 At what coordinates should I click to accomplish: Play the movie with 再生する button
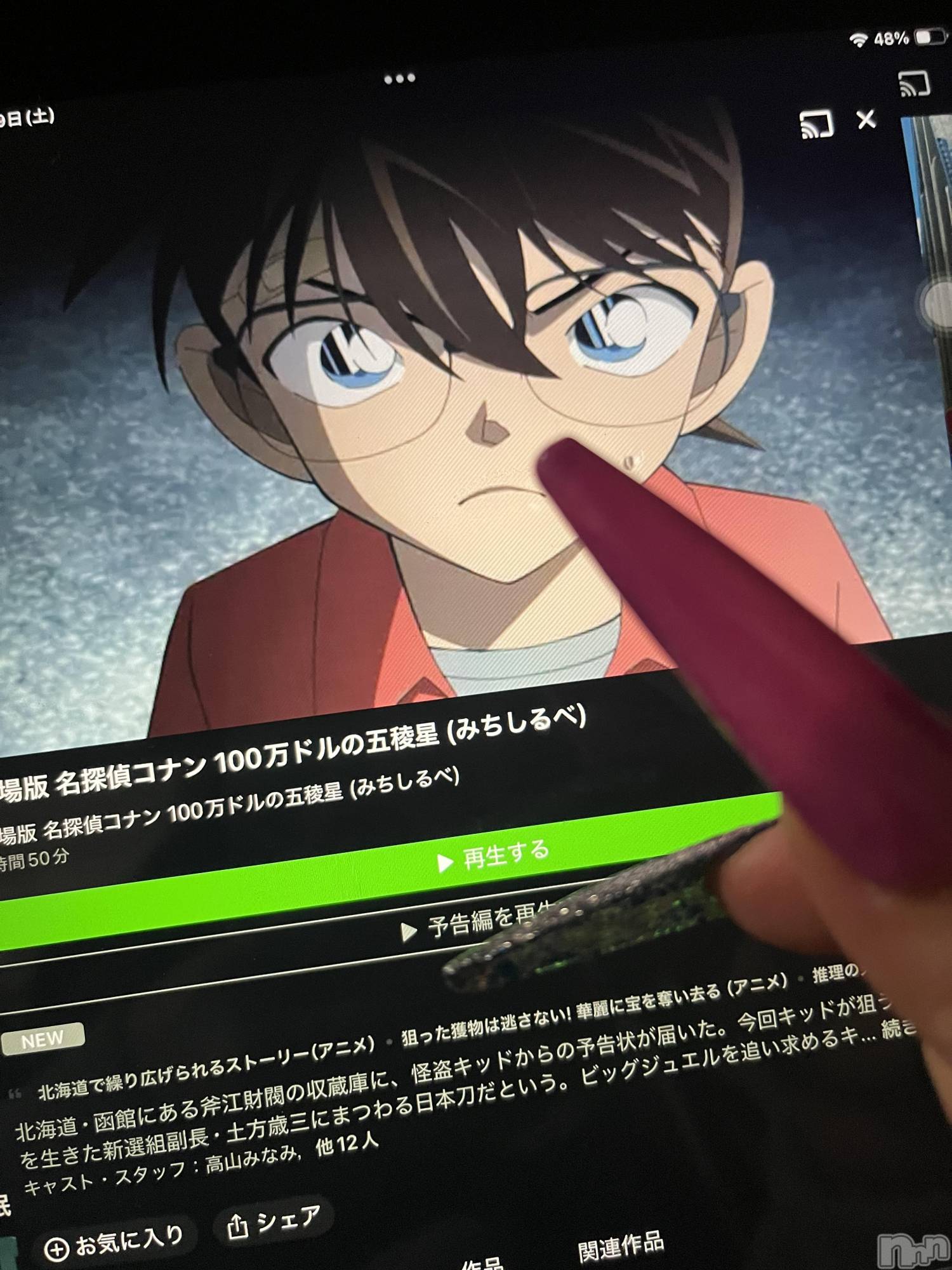pyautogui.click(x=493, y=859)
